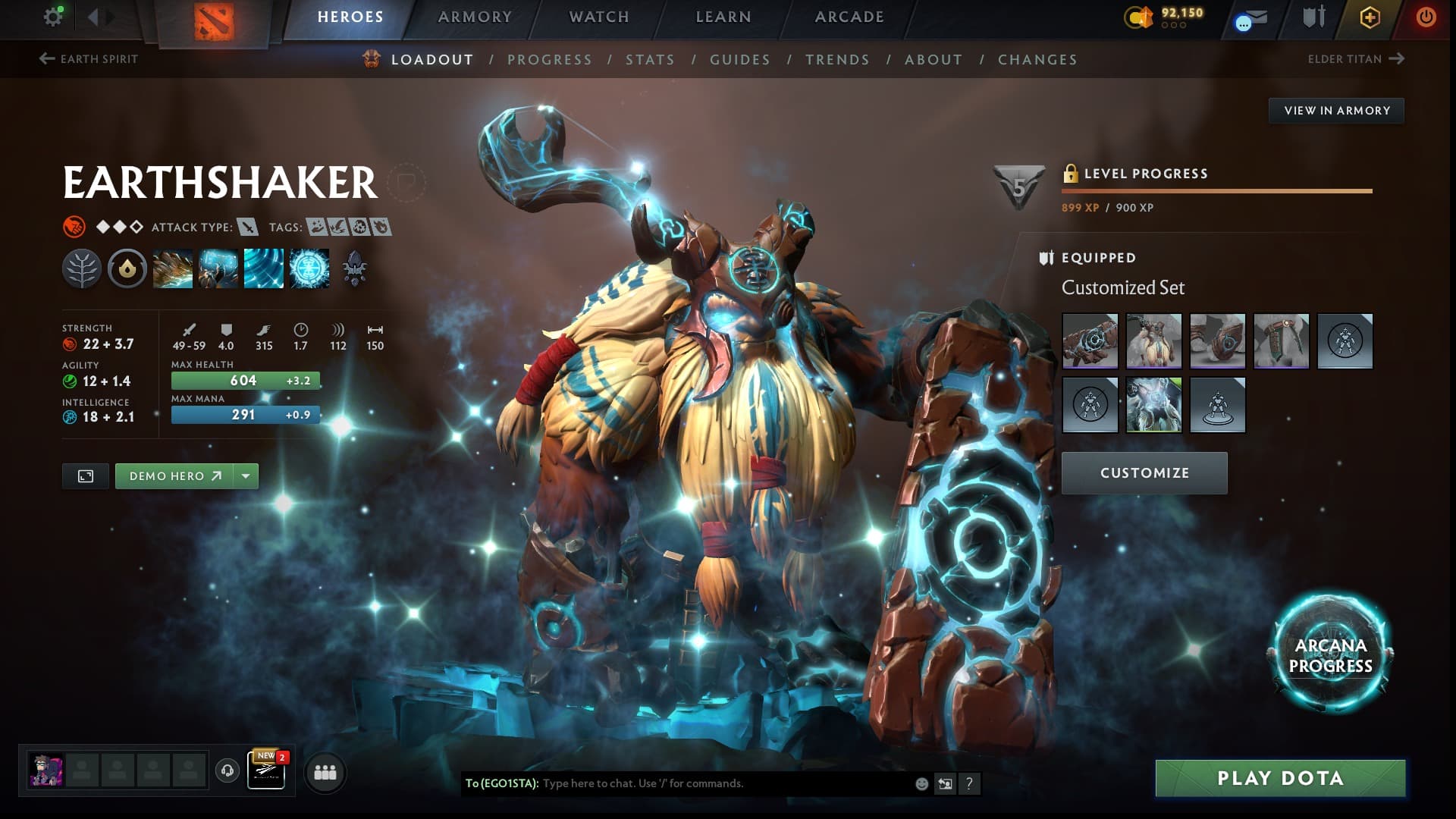1456x819 pixels.
Task: Go back to Earth Spirit via the left arrow
Action: coord(45,58)
